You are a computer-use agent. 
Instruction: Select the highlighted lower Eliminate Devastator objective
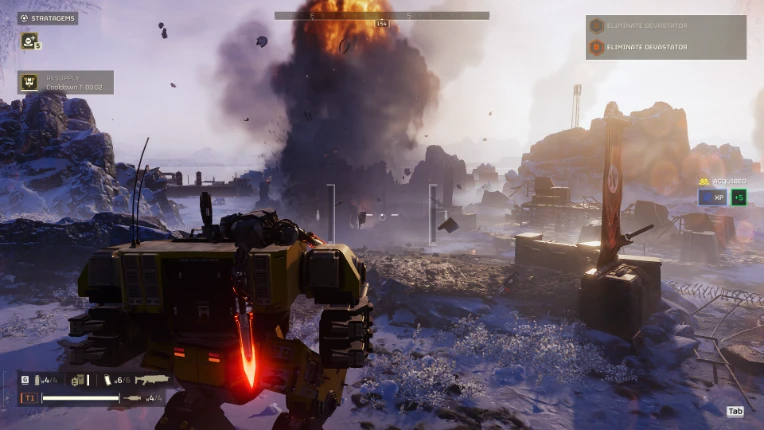[x=665, y=46]
